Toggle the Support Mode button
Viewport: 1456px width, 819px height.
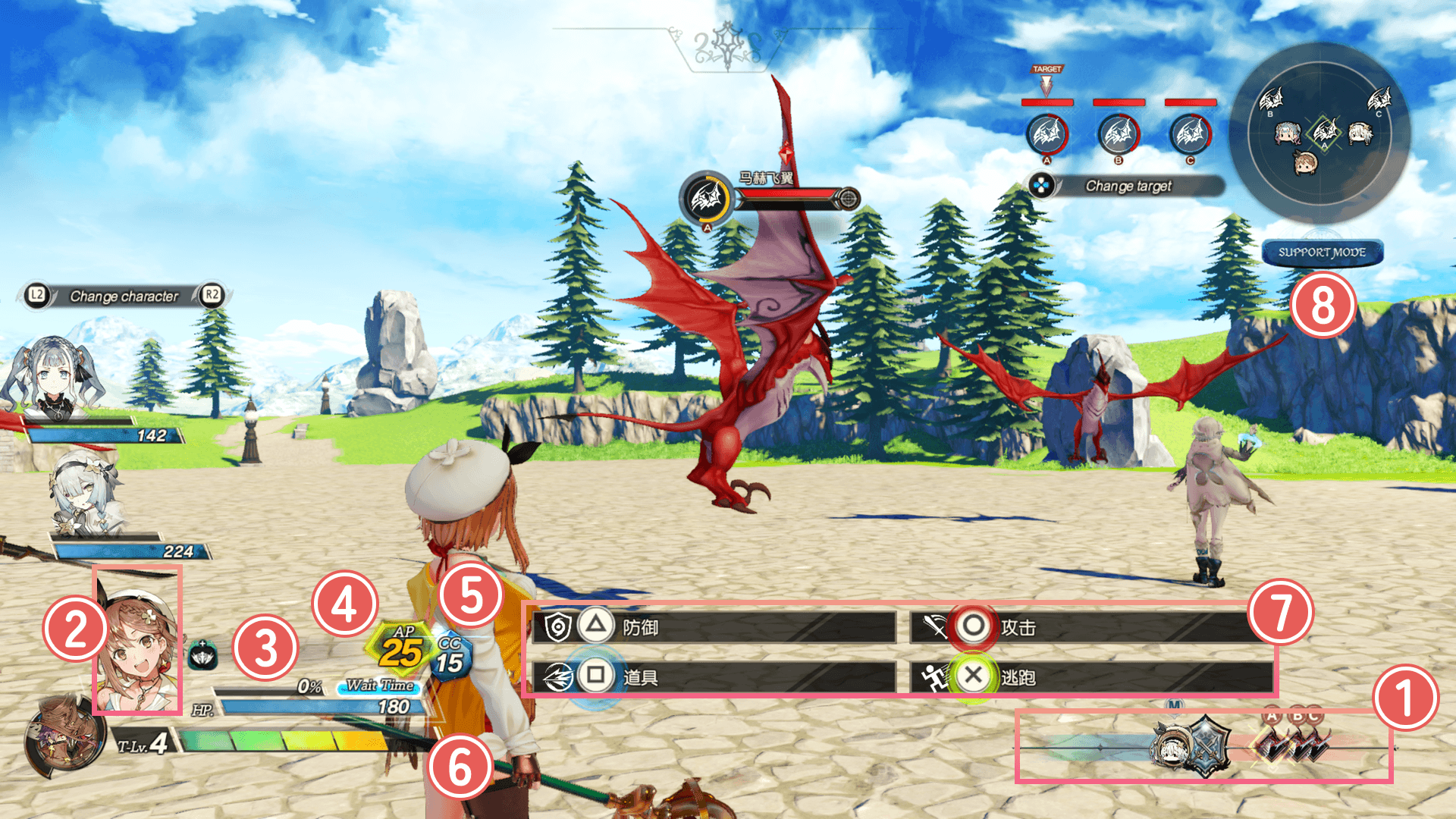pyautogui.click(x=1322, y=253)
